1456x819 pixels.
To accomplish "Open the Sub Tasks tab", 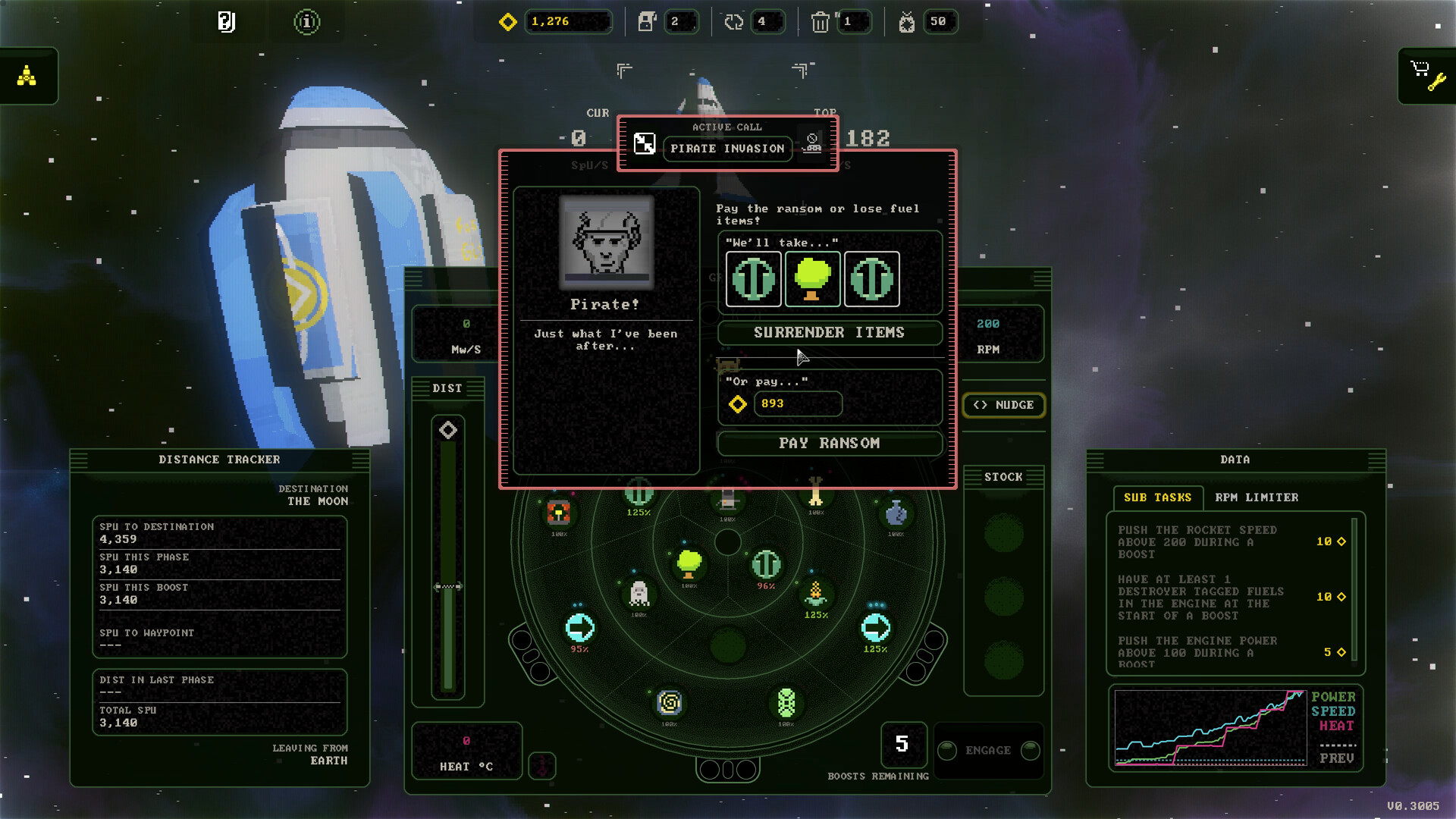I will [1157, 497].
